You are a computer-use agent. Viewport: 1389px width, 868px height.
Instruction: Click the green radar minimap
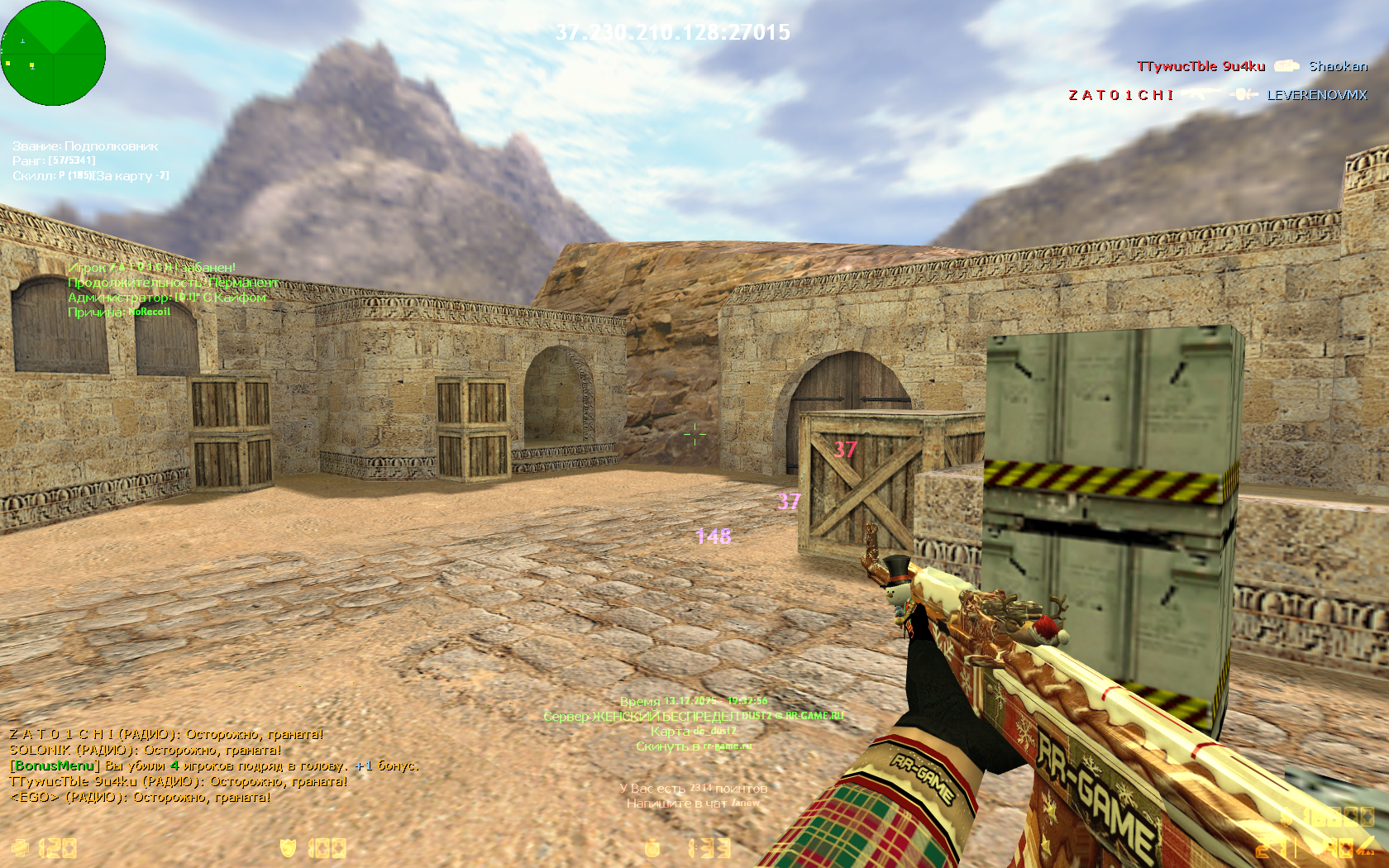coord(53,53)
